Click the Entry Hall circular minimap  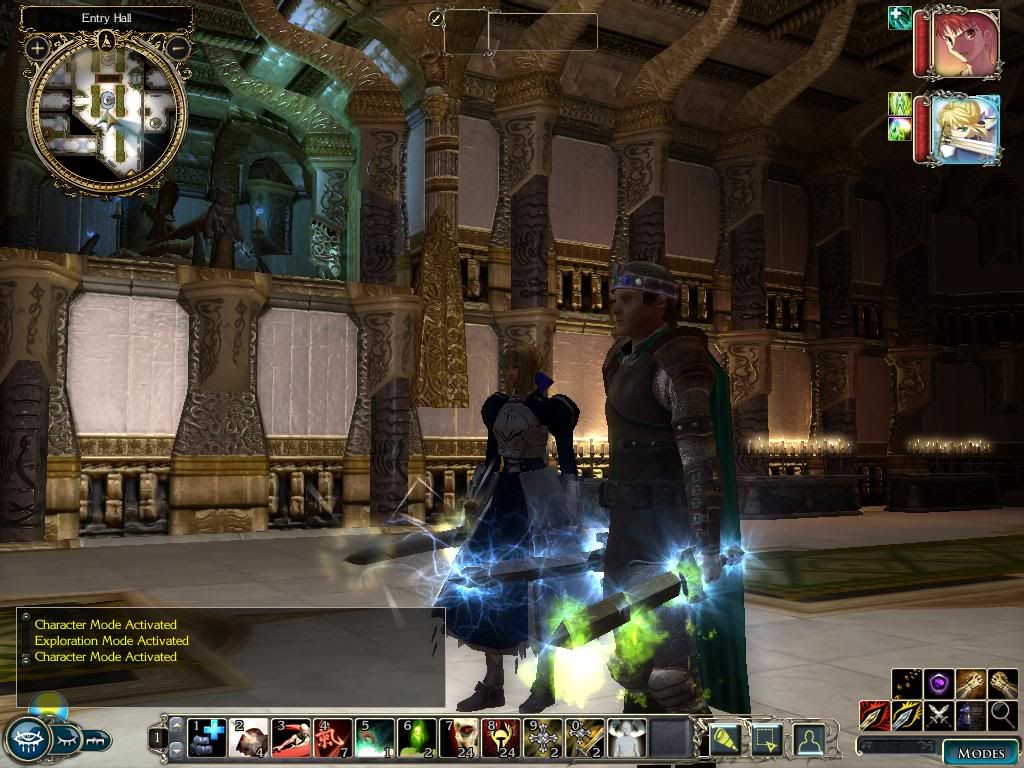[x=107, y=113]
